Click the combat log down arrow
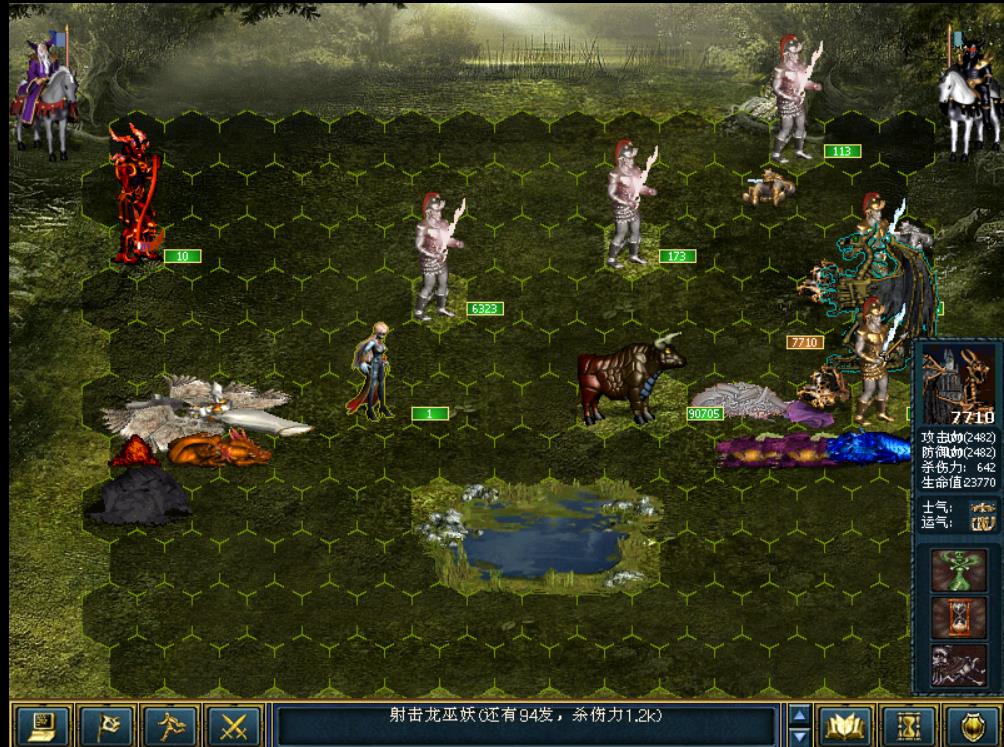This screenshot has height=747, width=1004. (799, 737)
